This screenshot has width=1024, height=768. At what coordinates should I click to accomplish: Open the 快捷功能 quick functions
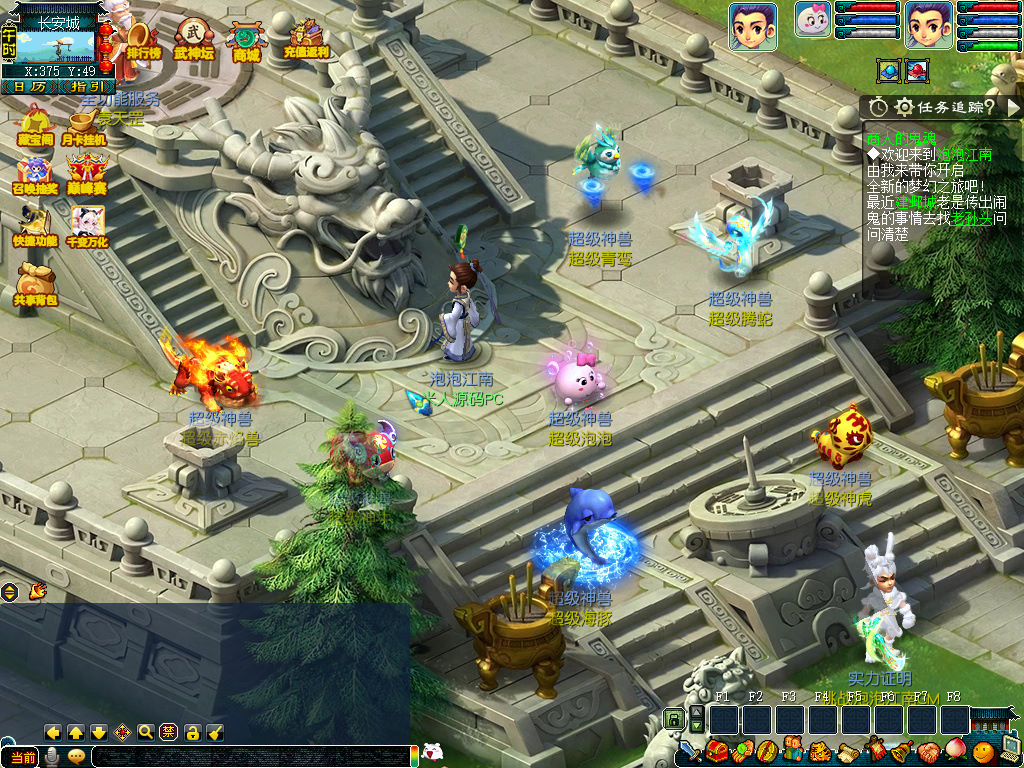(x=34, y=226)
